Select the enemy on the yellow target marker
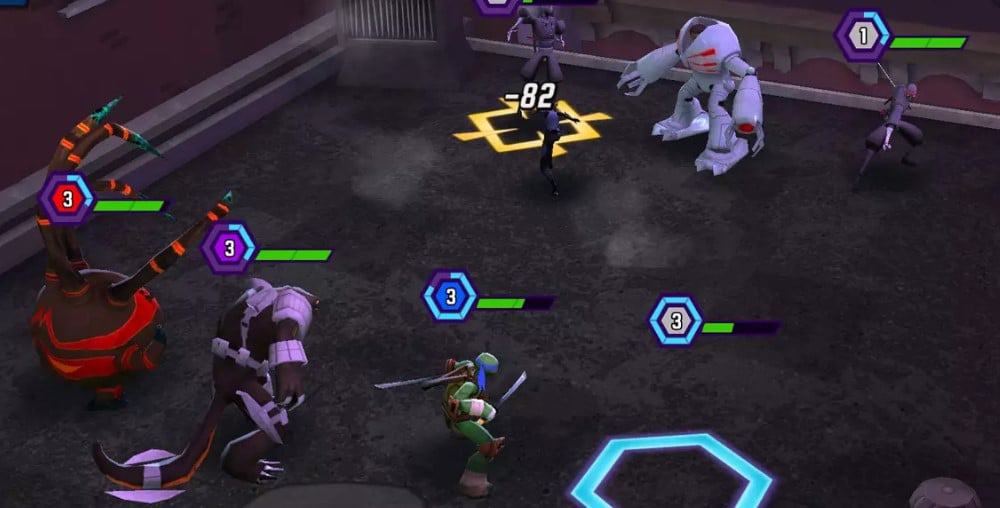Image resolution: width=1000 pixels, height=508 pixels. pyautogui.click(x=549, y=150)
